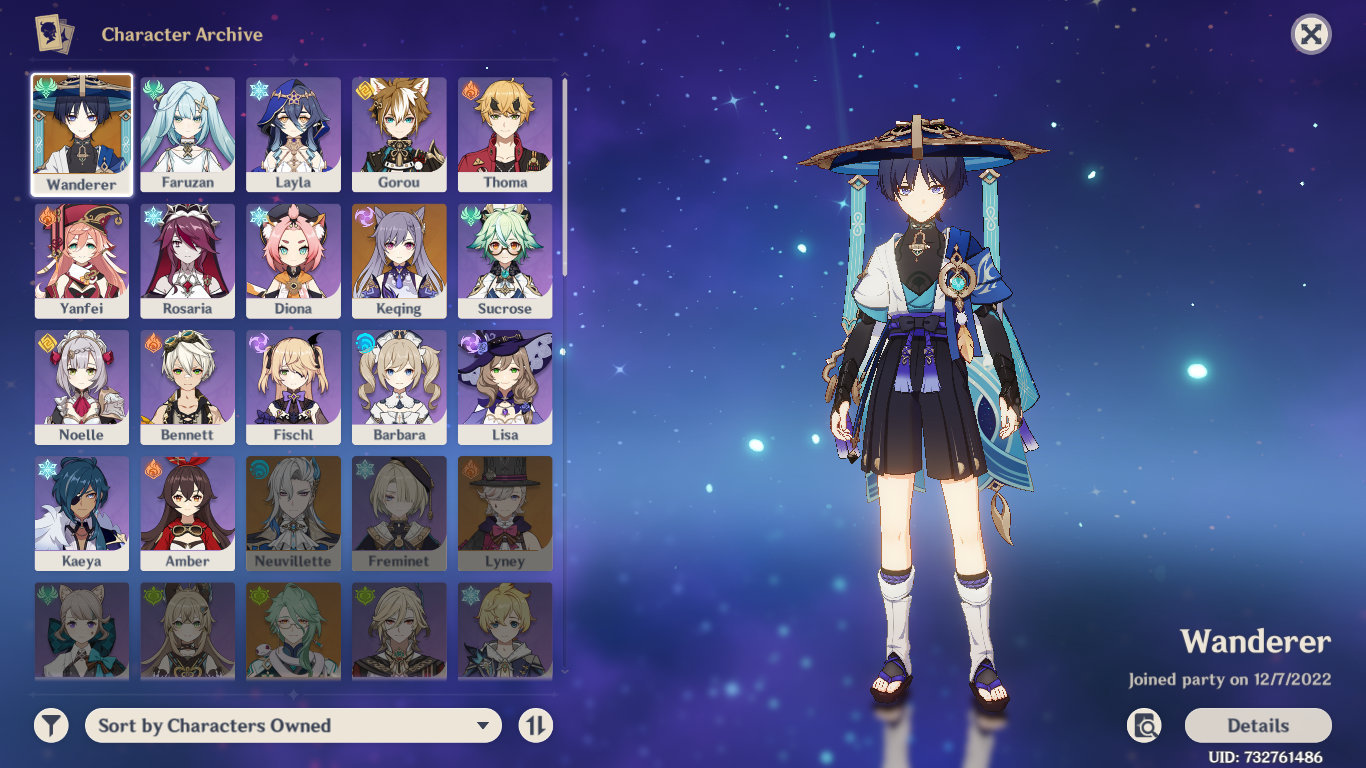Click the Cryo icon on Rosaria's card

153,218
